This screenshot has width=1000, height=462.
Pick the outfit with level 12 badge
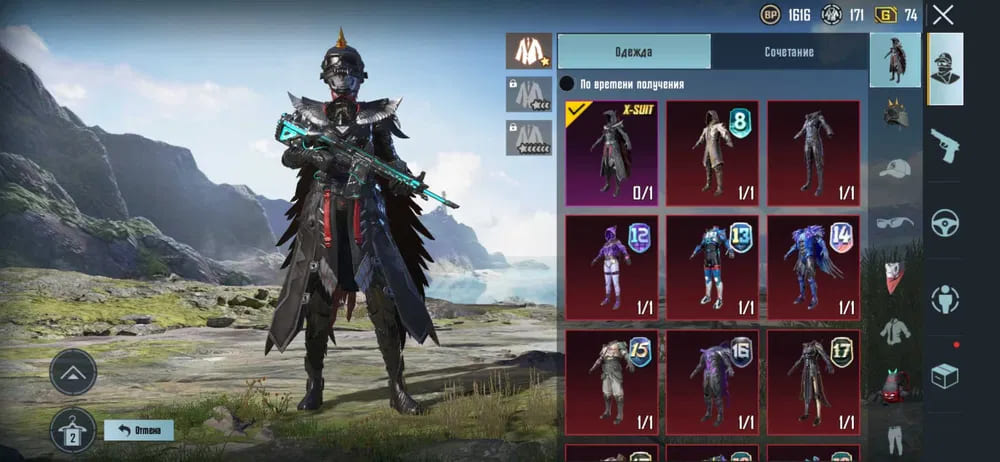(x=611, y=265)
